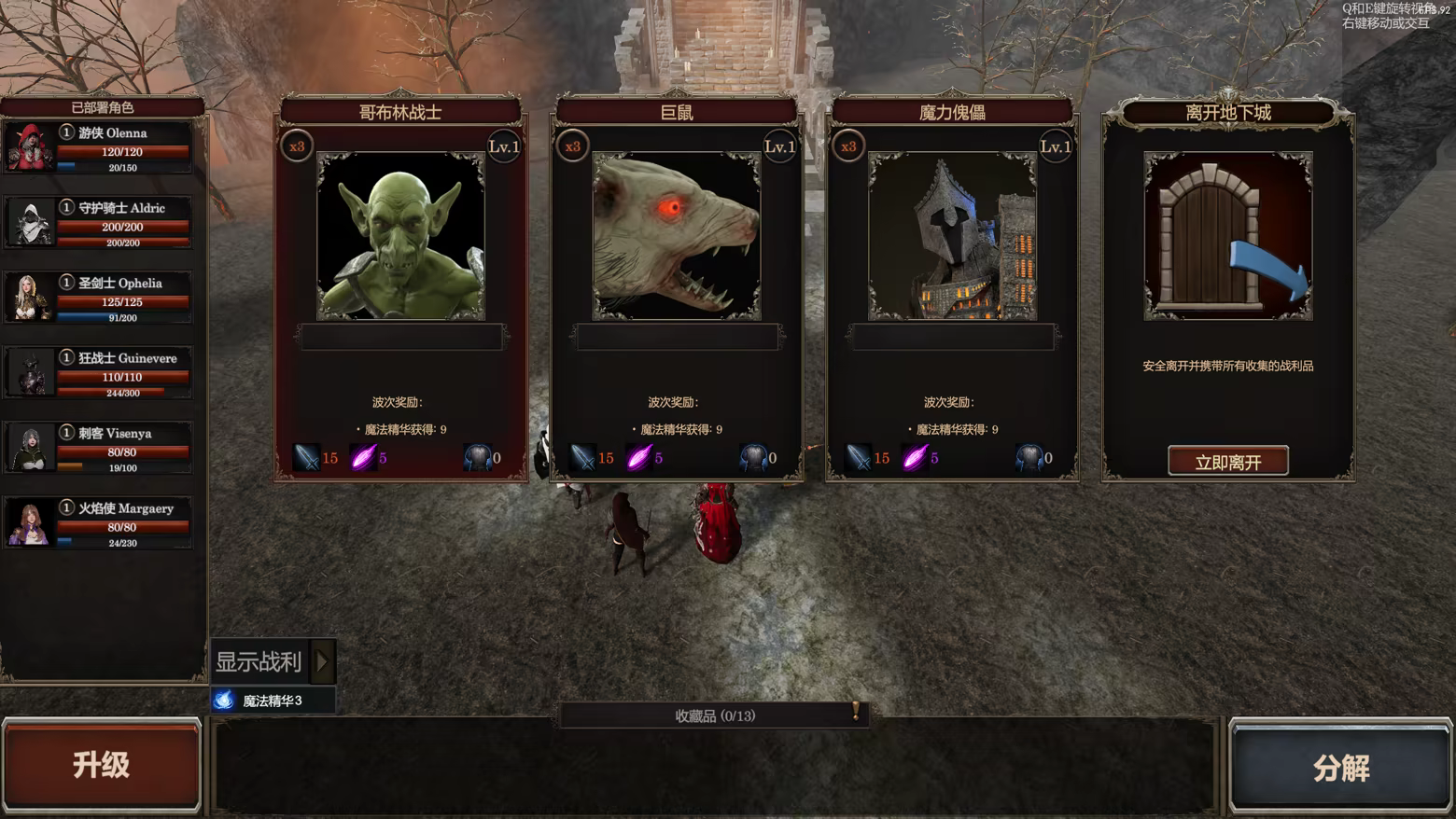Select guardian knight Aldric in the roster
Screen dimensions: 1456x819
tap(99, 223)
